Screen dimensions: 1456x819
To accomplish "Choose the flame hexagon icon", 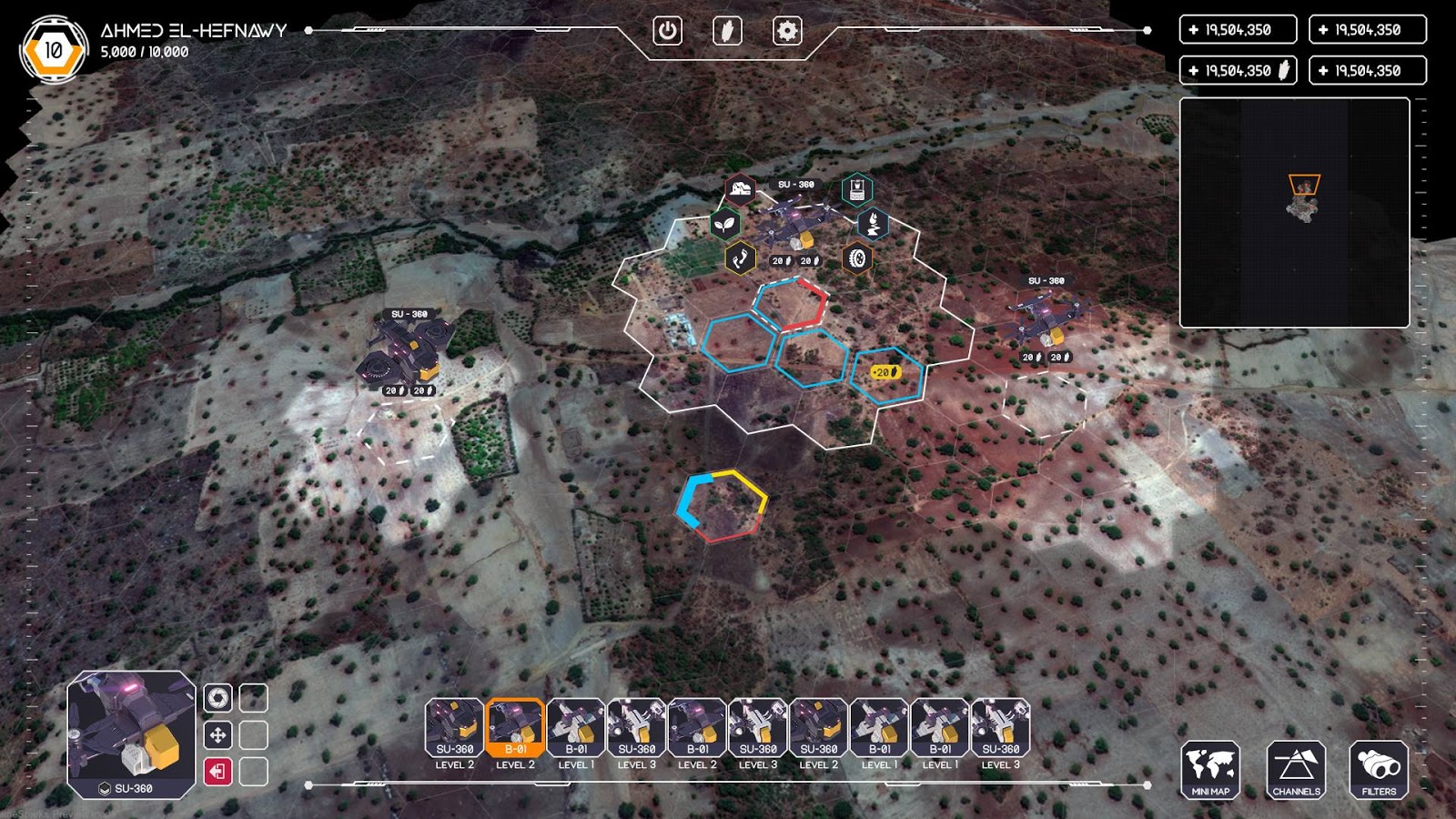I will pos(873,223).
